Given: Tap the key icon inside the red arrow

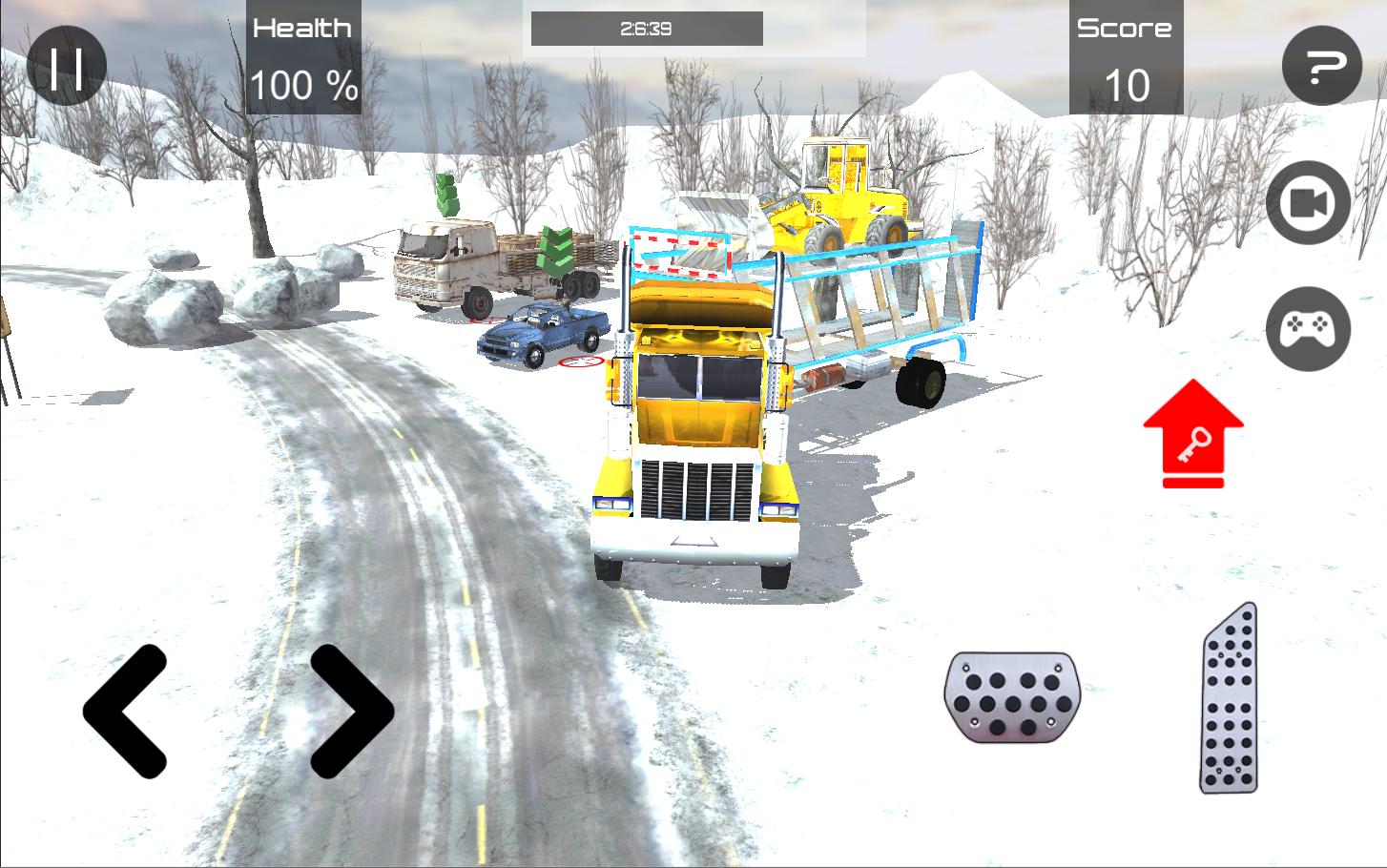Looking at the screenshot, I should (x=1194, y=446).
